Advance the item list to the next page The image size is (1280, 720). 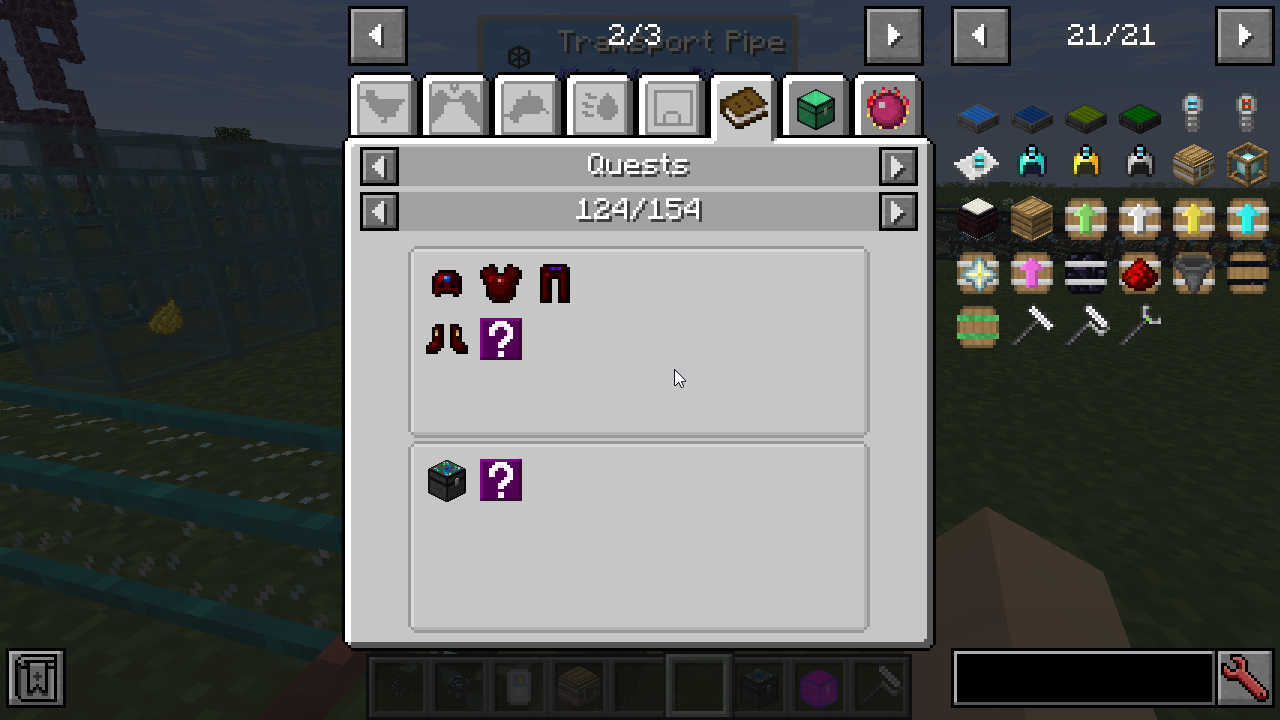pyautogui.click(x=1244, y=36)
